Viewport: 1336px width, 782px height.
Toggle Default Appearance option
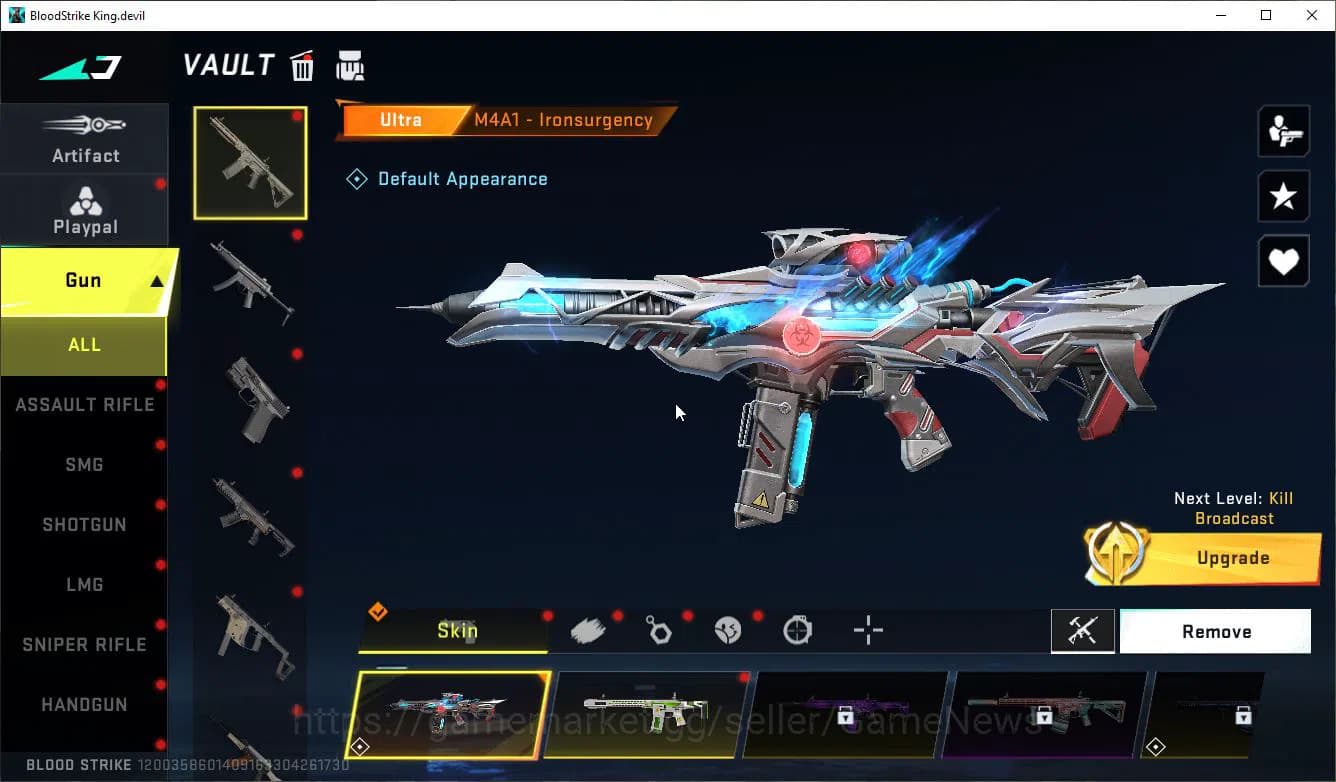pyautogui.click(x=447, y=178)
